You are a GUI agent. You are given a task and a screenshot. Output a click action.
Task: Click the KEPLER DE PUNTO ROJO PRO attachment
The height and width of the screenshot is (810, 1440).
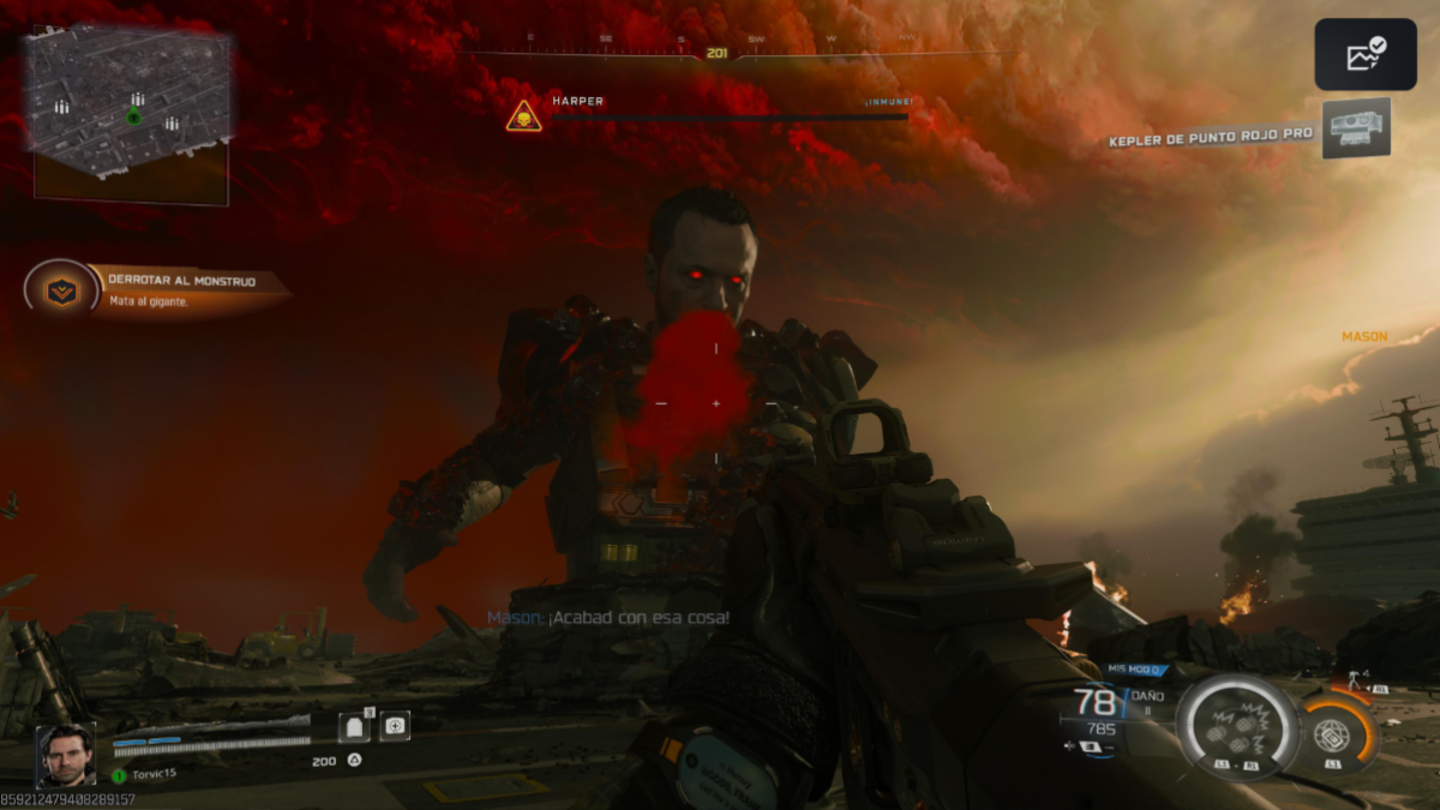(1210, 141)
